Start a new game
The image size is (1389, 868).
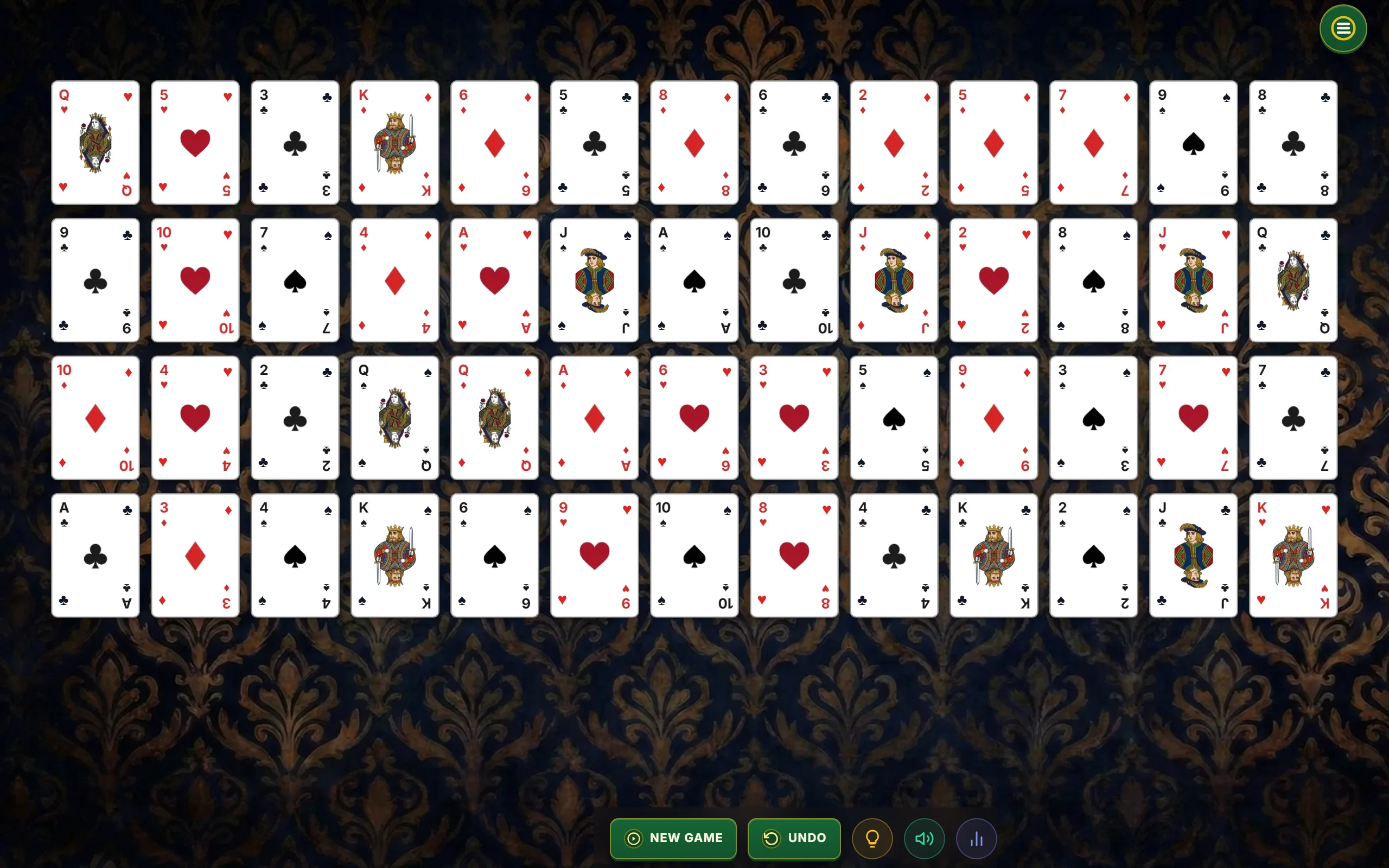click(x=673, y=838)
